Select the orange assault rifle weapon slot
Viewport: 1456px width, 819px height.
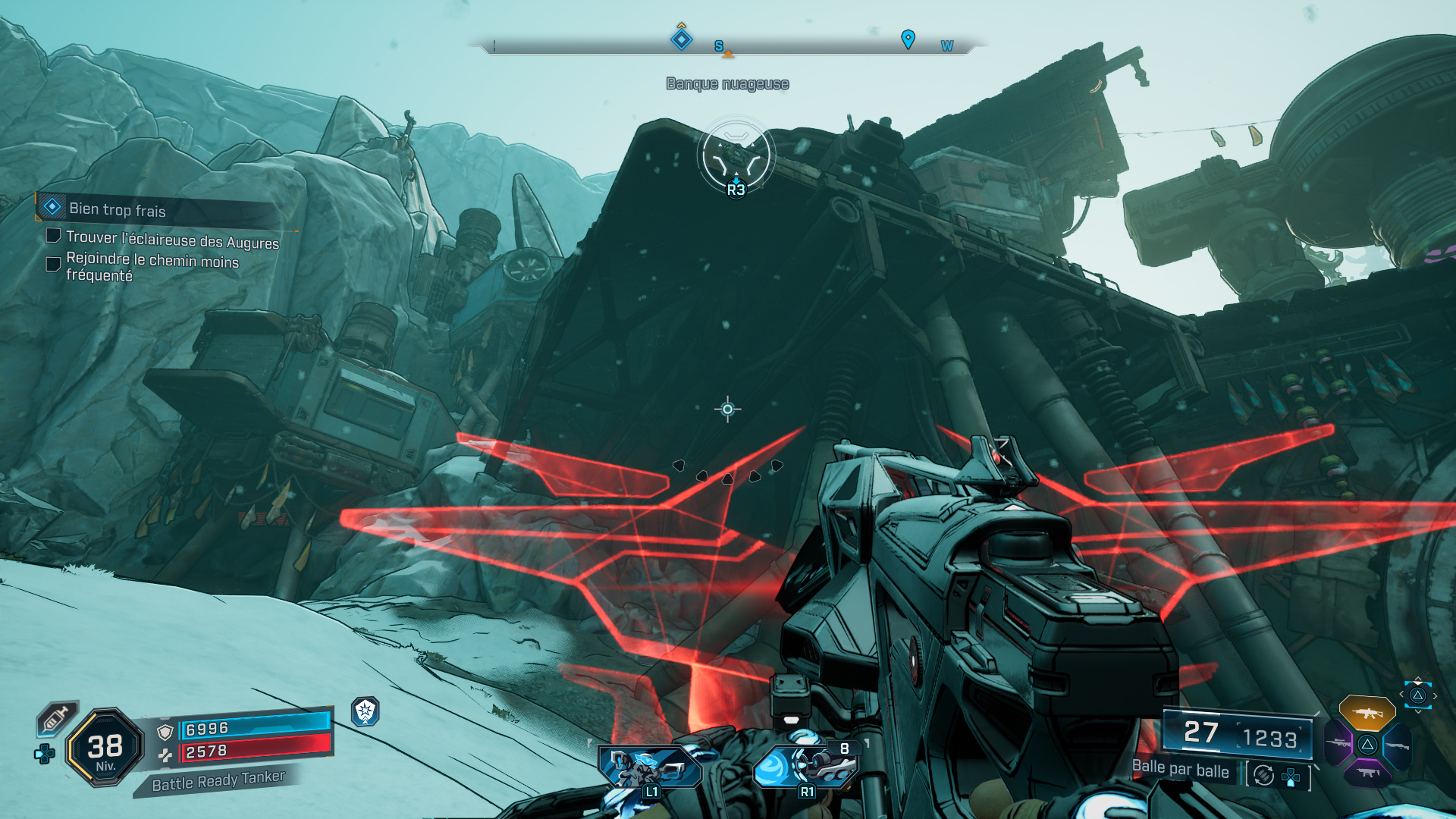point(1367,713)
